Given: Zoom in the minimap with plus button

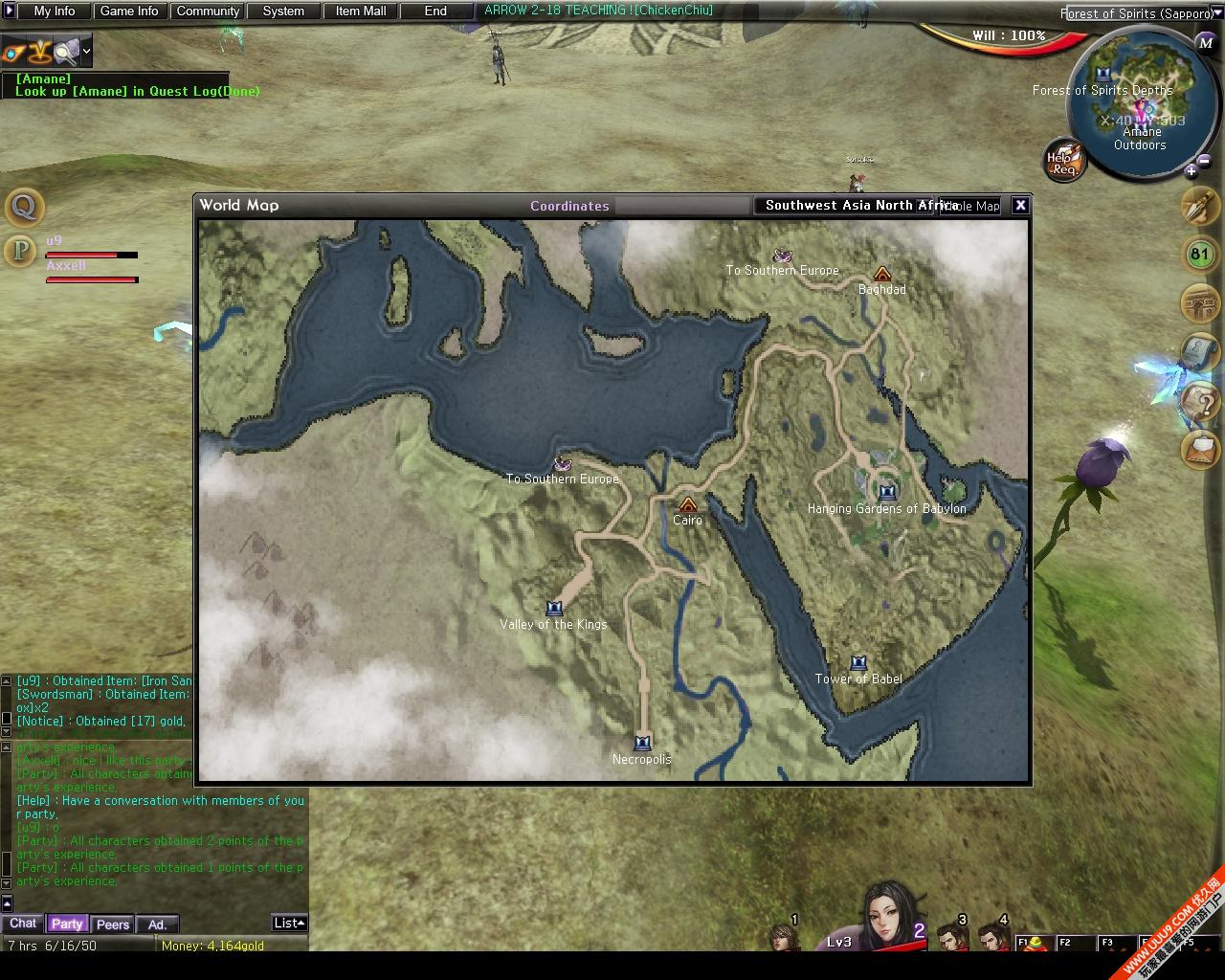Looking at the screenshot, I should coord(1191,172).
